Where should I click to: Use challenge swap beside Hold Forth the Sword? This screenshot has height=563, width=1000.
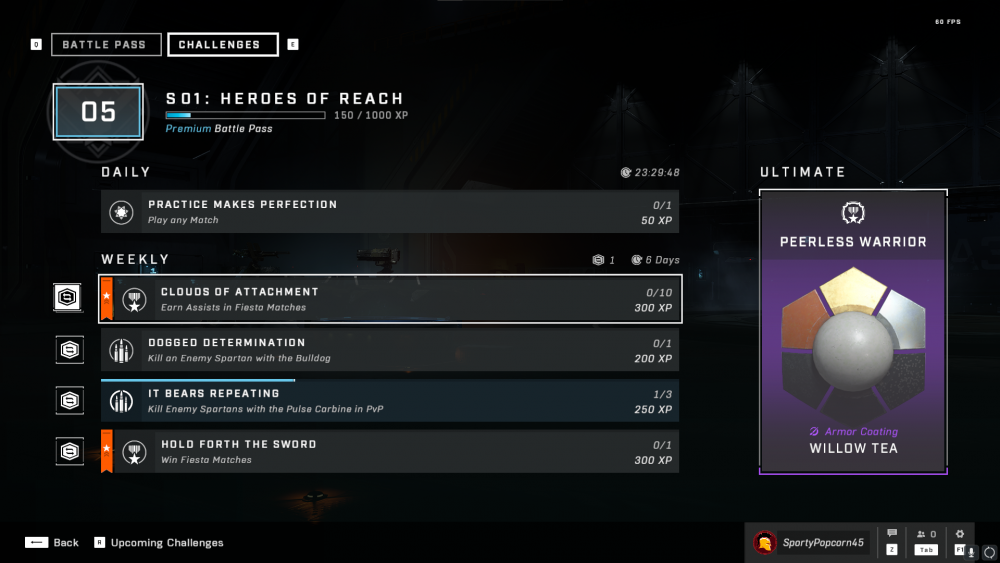coord(69,452)
